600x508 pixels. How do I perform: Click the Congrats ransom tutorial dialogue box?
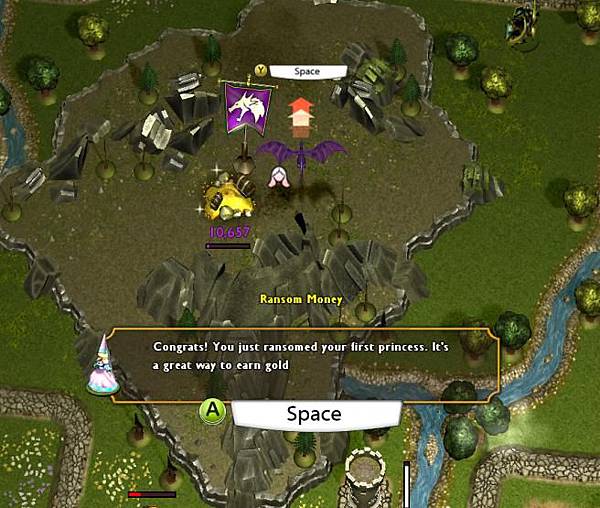pyautogui.click(x=305, y=362)
